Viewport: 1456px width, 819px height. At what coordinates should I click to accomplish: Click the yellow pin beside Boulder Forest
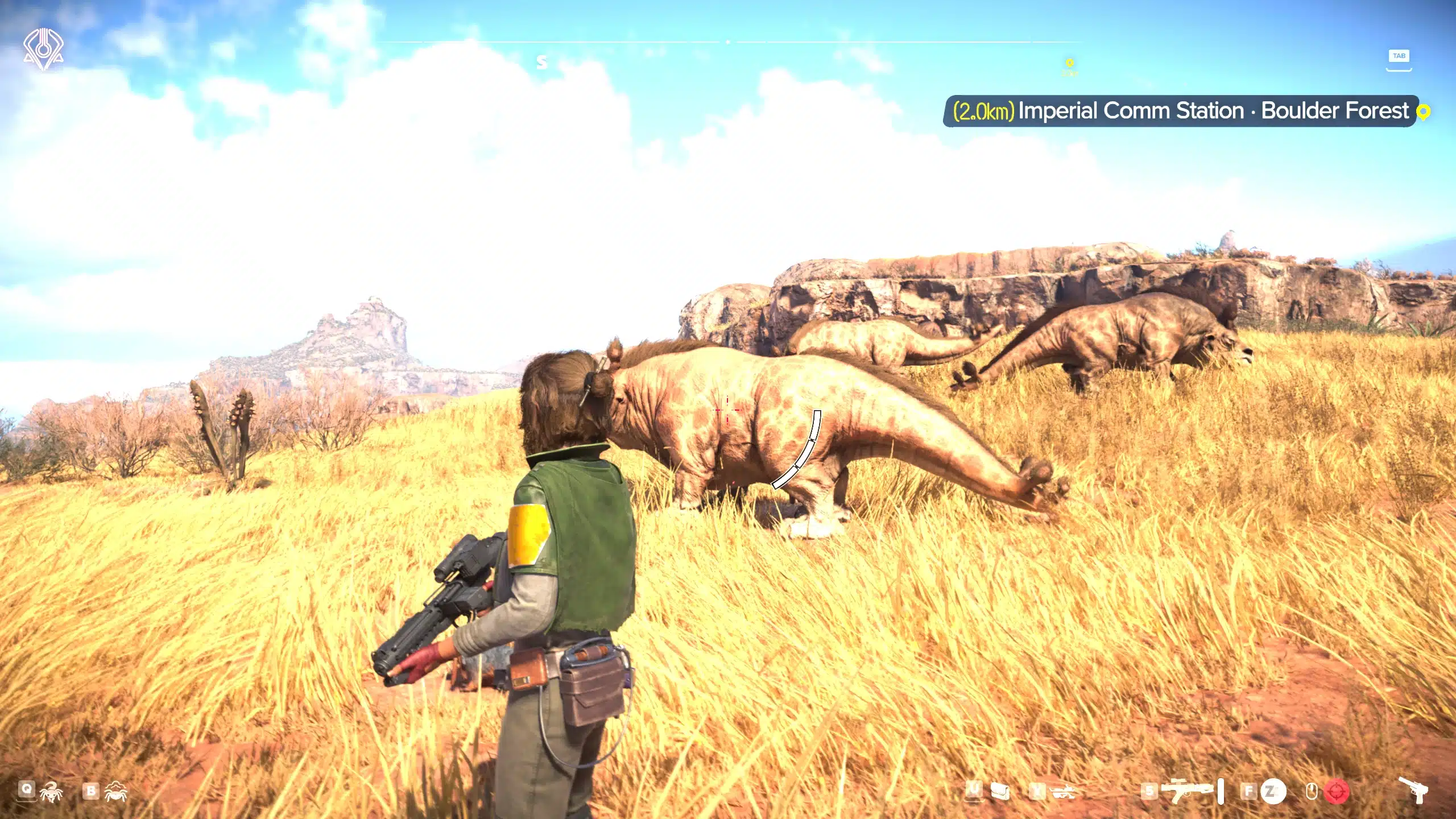(x=1423, y=112)
